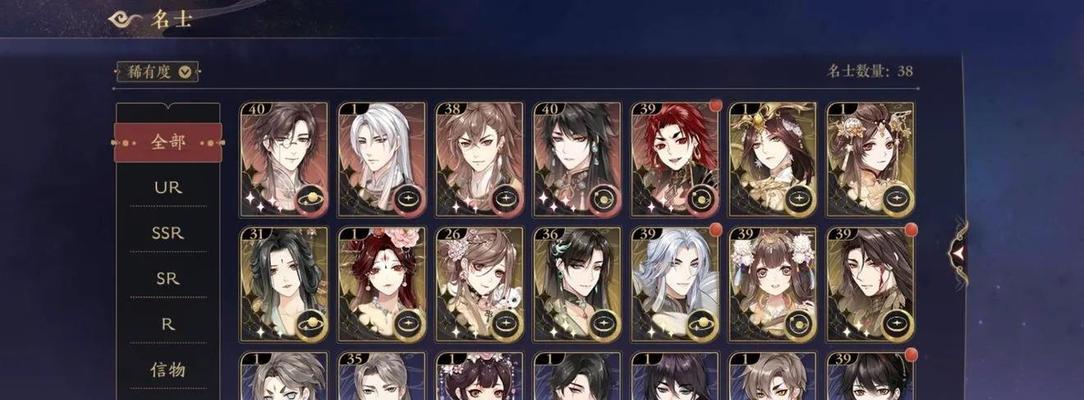Select the level 38 brown-haired character card

point(479,159)
